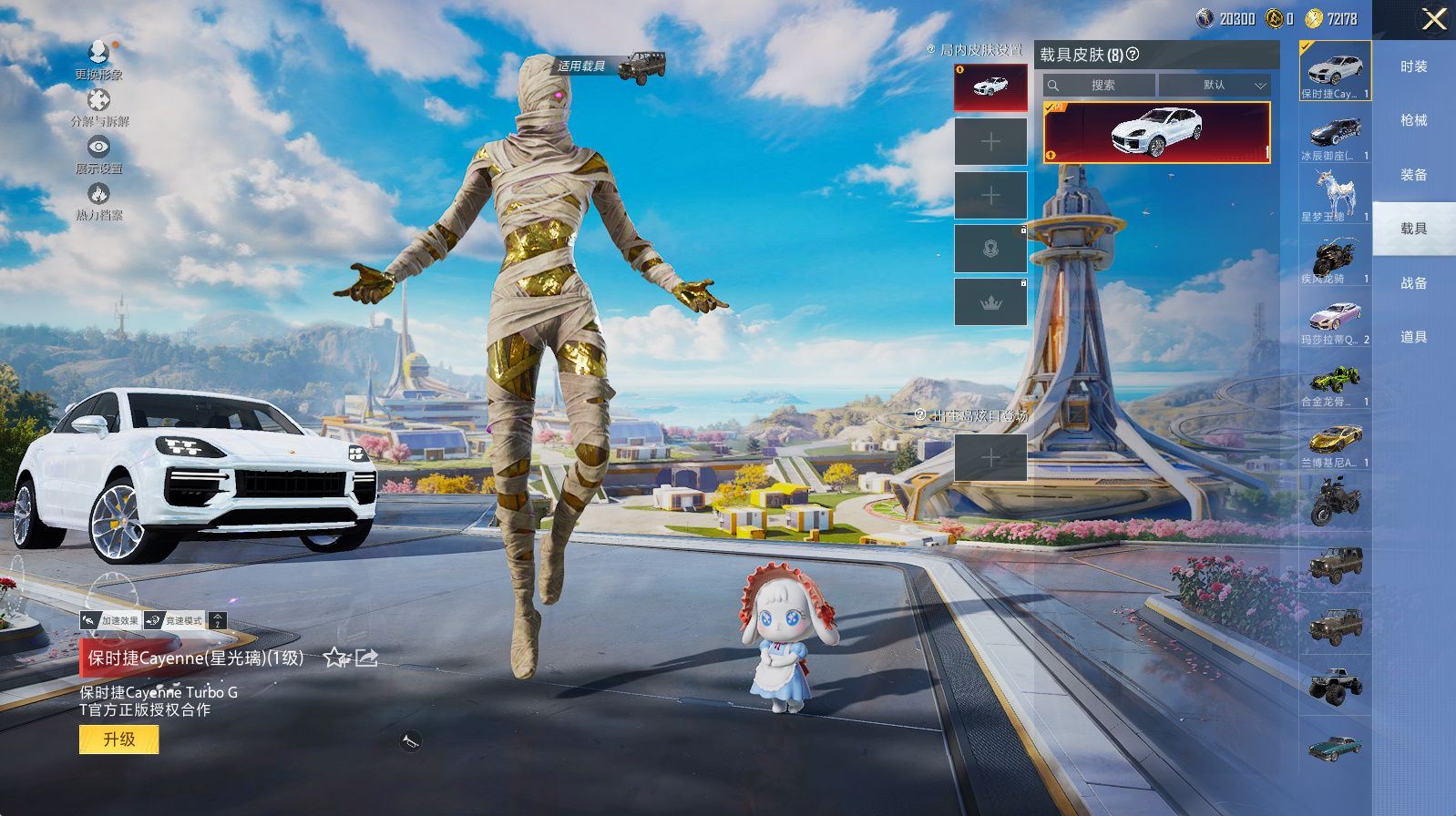Select the 装备 (equipment) tab
The width and height of the screenshot is (1456, 816).
click(x=1413, y=175)
